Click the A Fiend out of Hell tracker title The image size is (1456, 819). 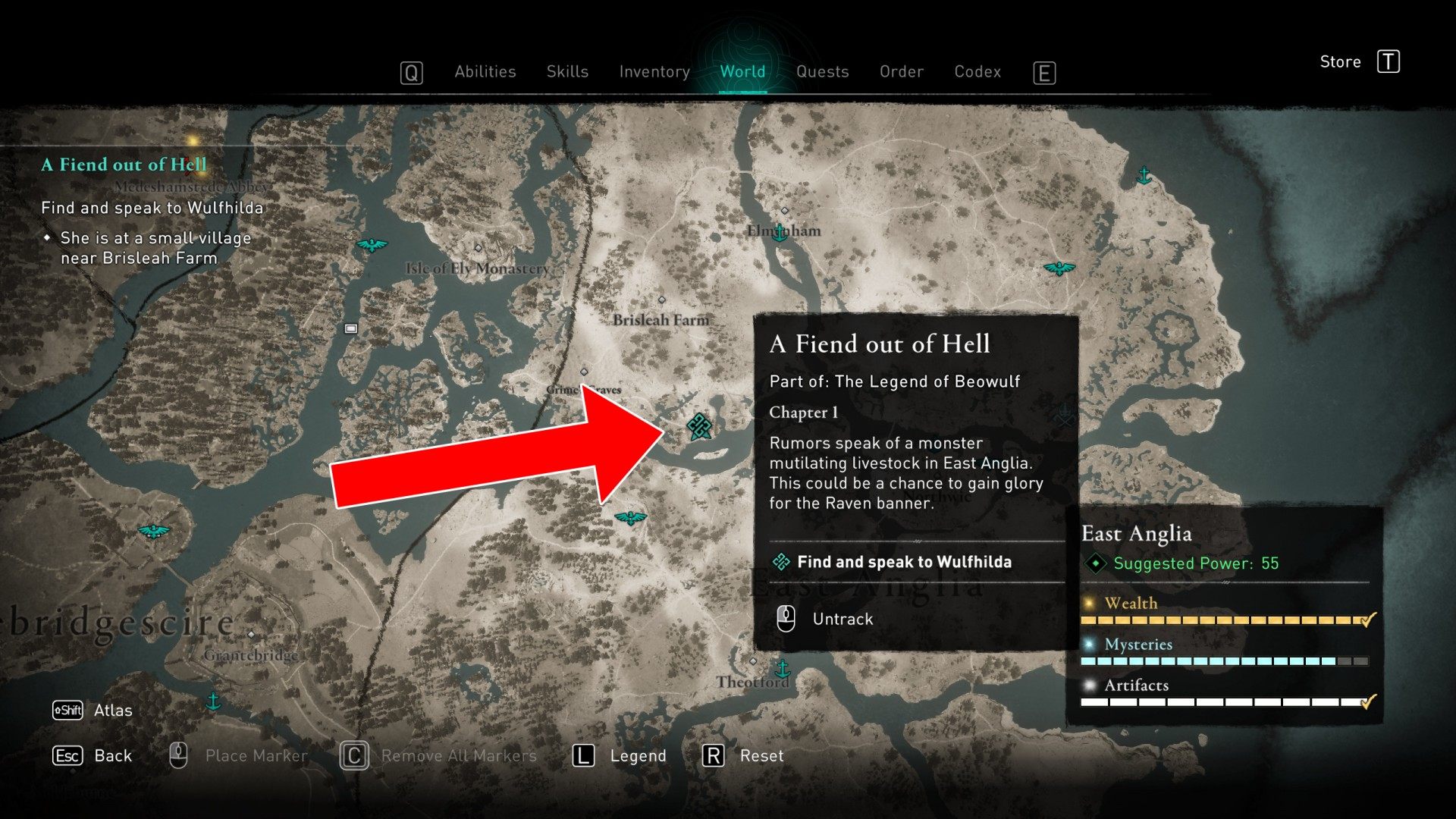(124, 165)
